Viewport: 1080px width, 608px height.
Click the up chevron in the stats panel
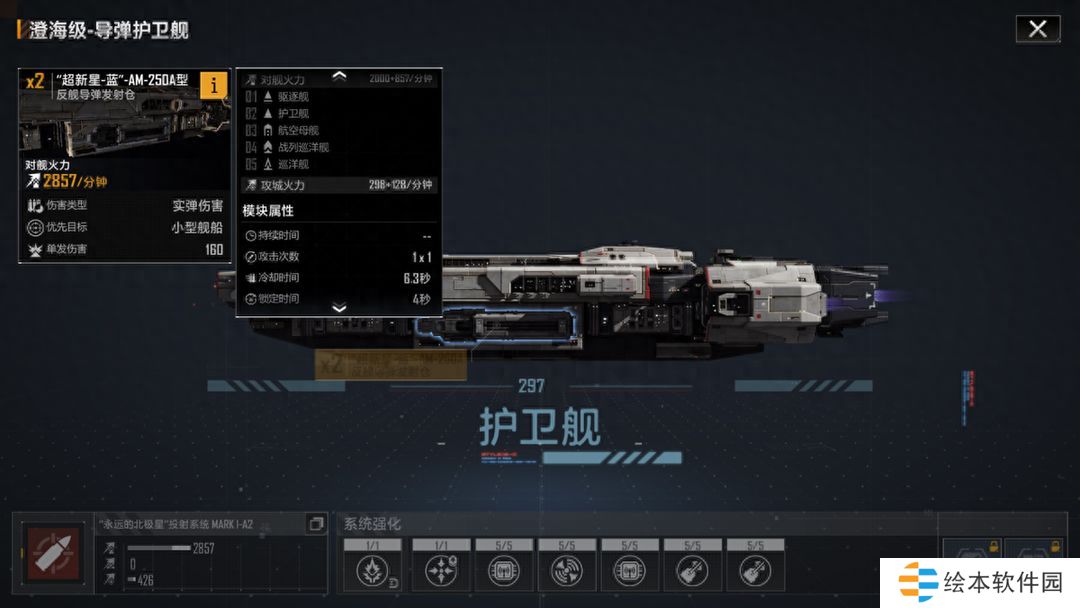tap(339, 75)
